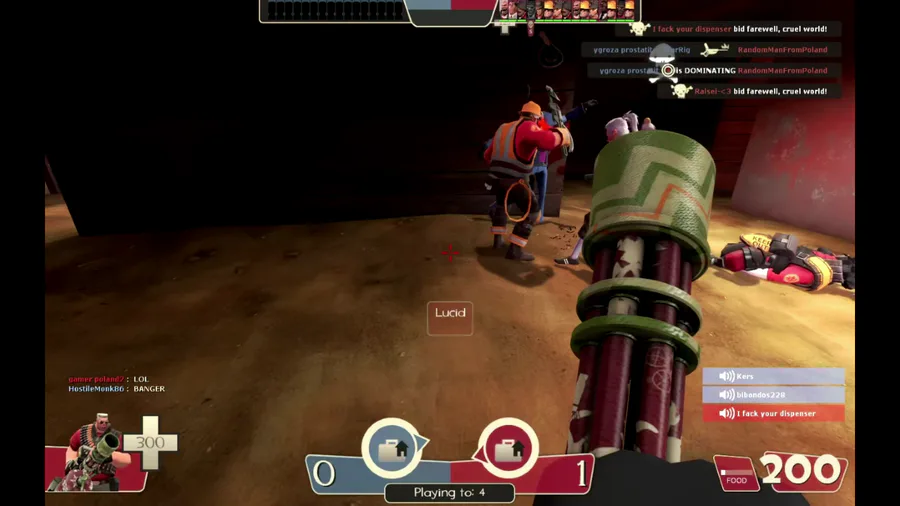Click HostileMonk86's BANGER chat message

[116, 389]
